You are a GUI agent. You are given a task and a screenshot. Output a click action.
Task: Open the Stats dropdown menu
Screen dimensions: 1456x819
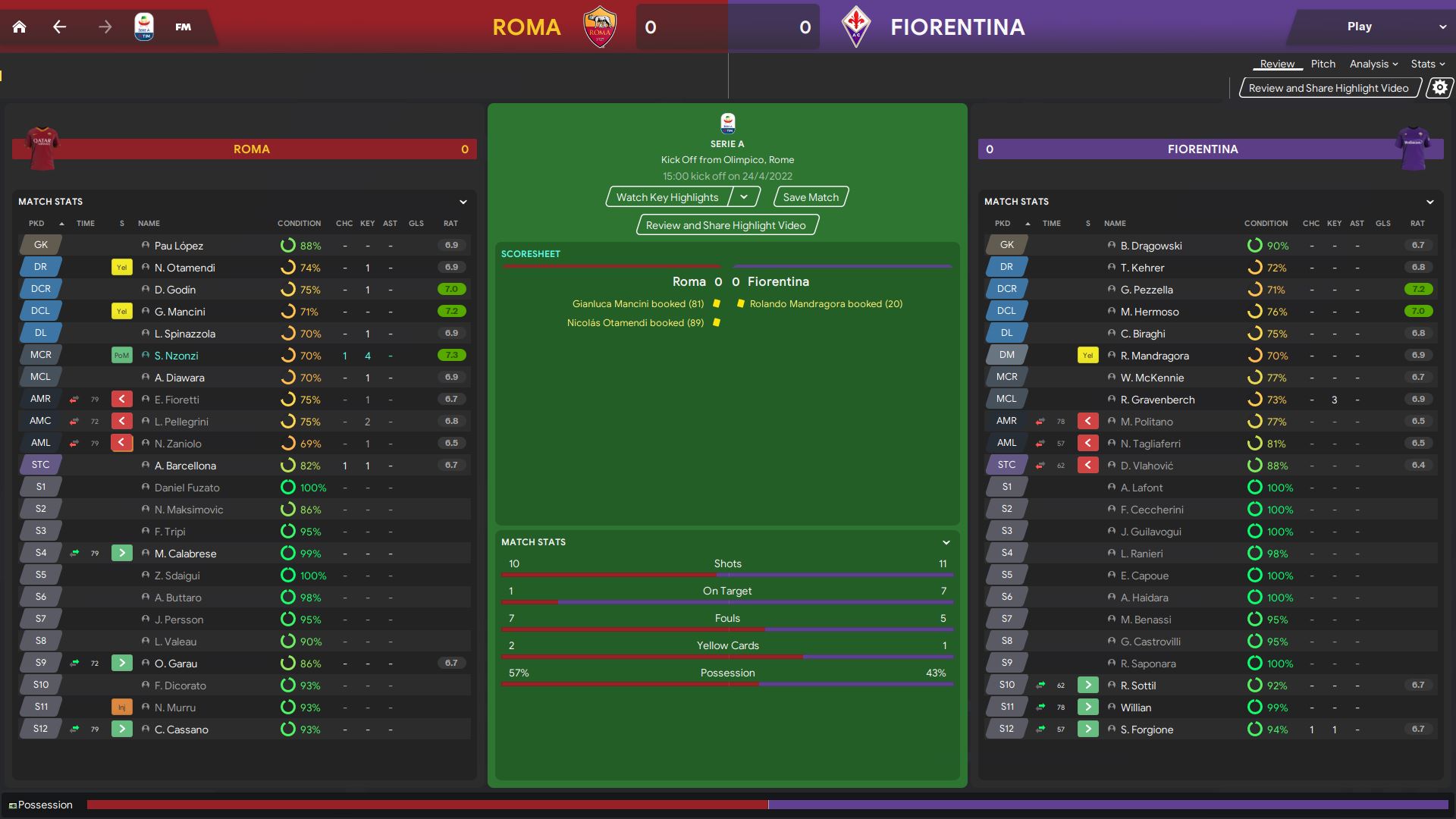tap(1427, 64)
